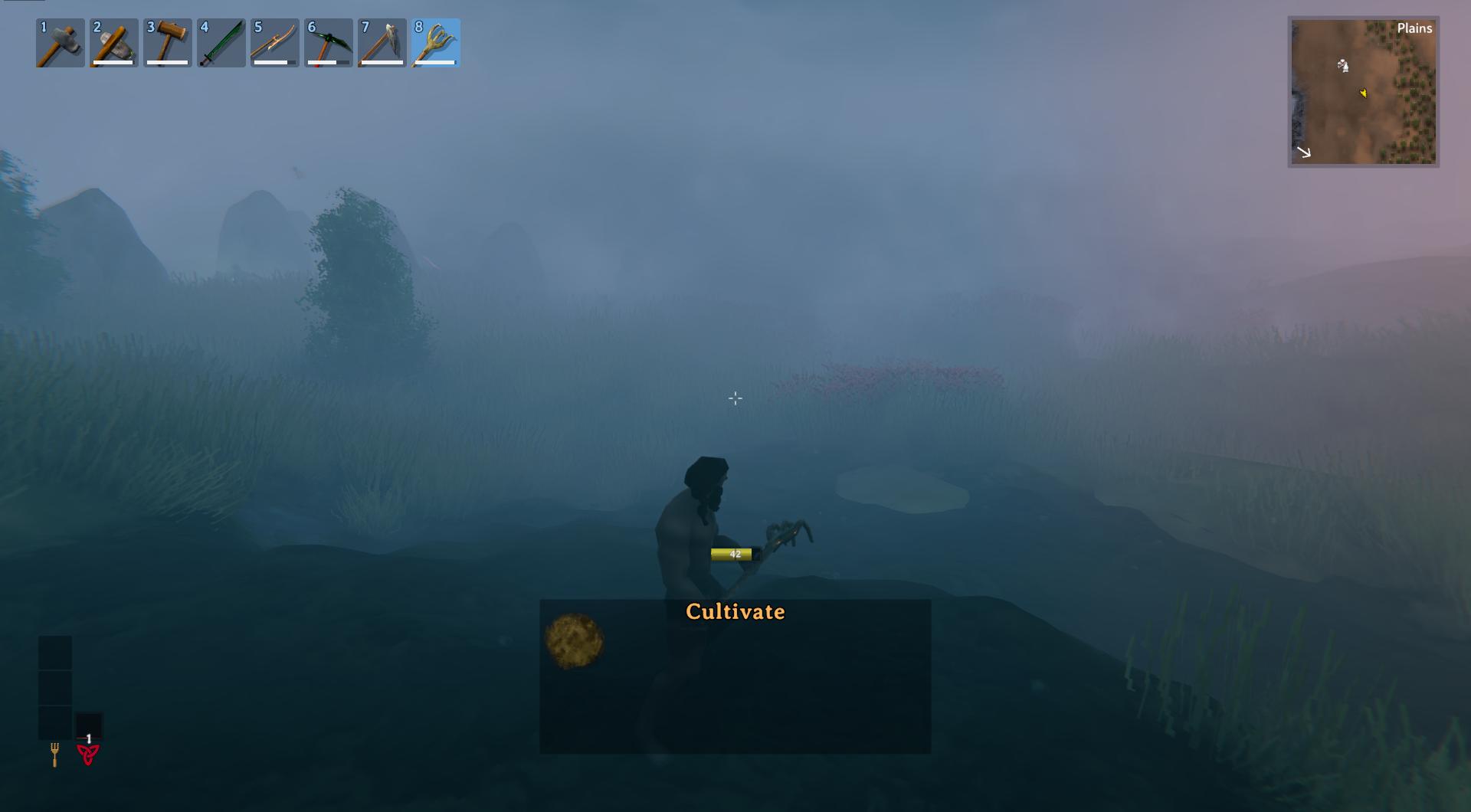Click the Plains biome label on minimap
Screen dimensions: 1471x812
[x=1414, y=28]
